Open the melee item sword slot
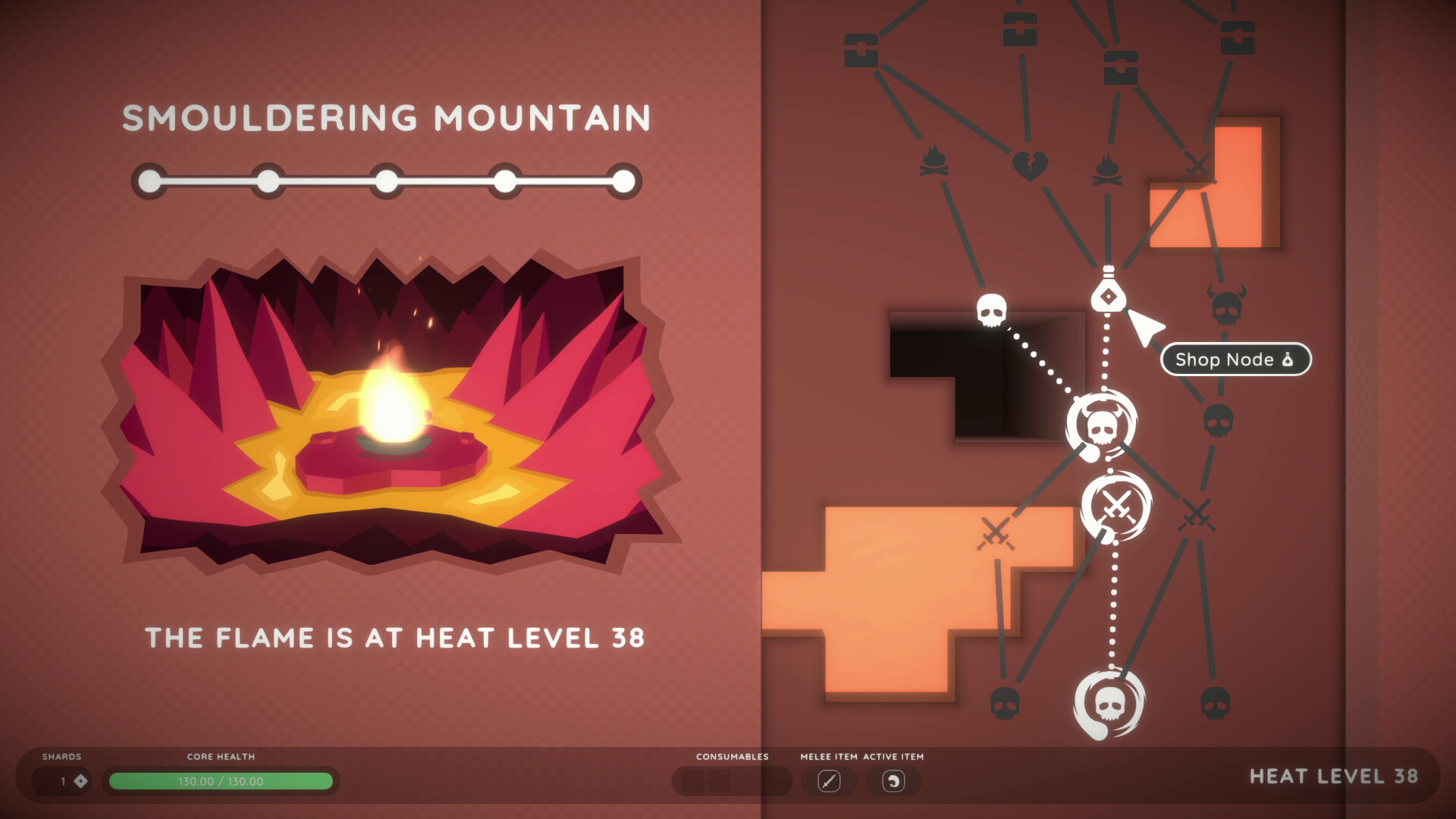The height and width of the screenshot is (819, 1456). pyautogui.click(x=829, y=780)
